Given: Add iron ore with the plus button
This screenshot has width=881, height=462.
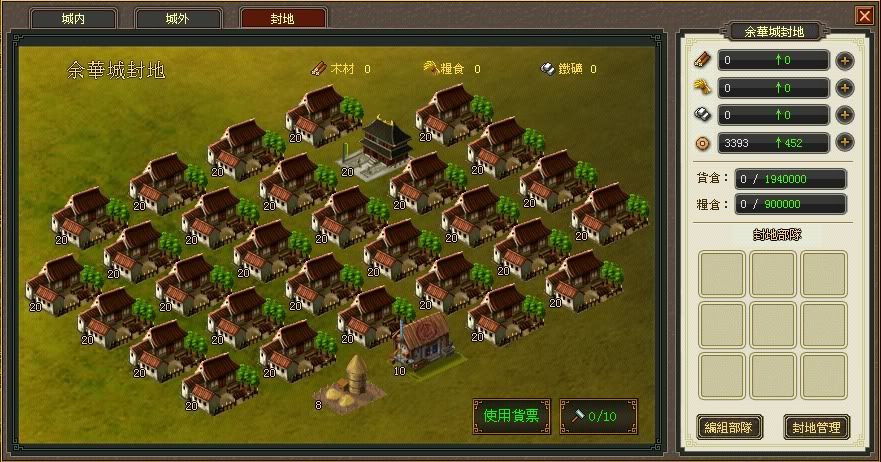Looking at the screenshot, I should click(845, 115).
